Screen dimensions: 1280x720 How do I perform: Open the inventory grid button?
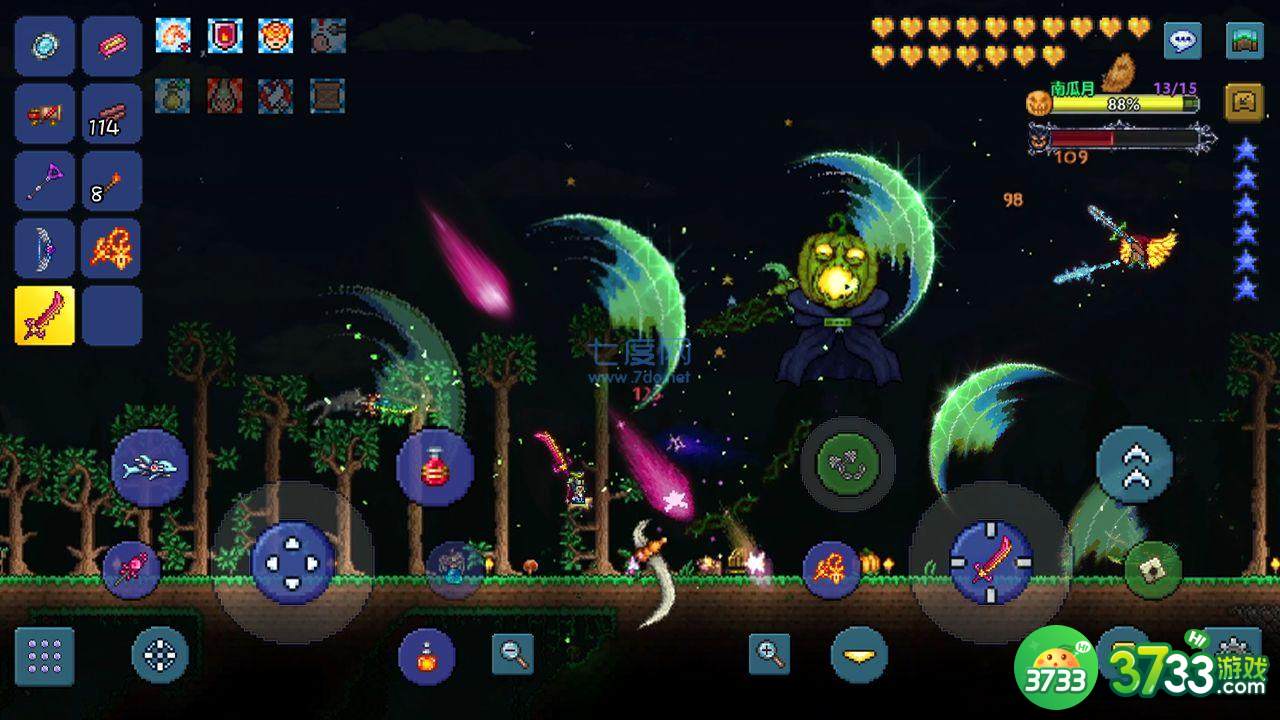click(45, 656)
